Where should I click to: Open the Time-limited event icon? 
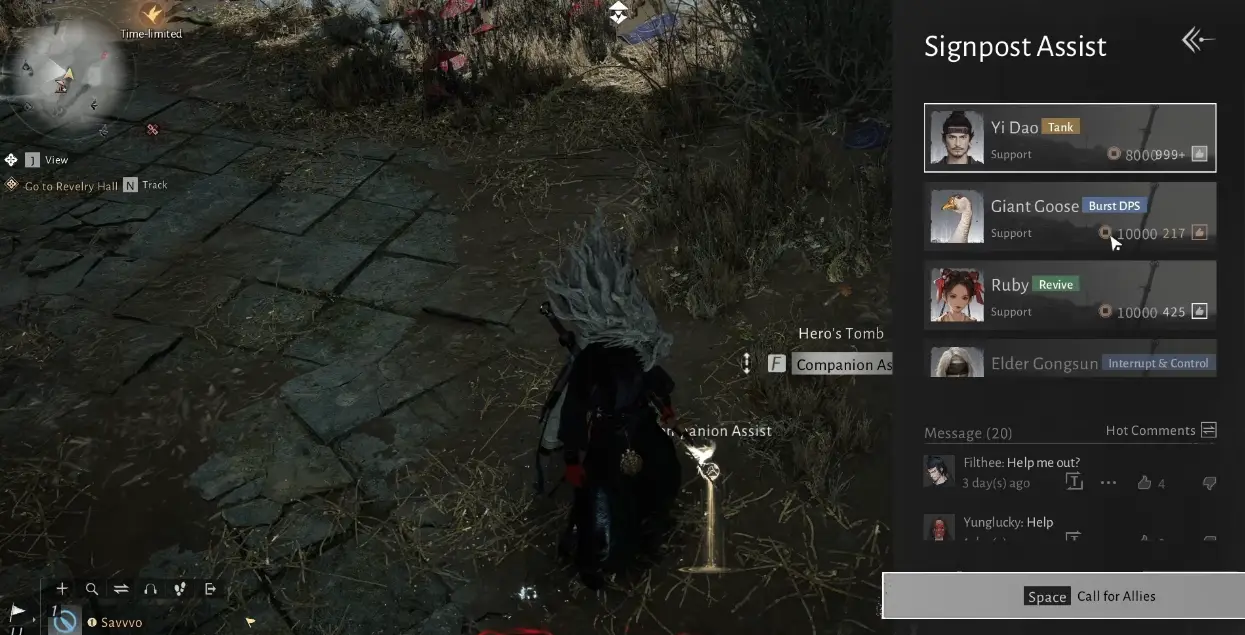[x=152, y=15]
